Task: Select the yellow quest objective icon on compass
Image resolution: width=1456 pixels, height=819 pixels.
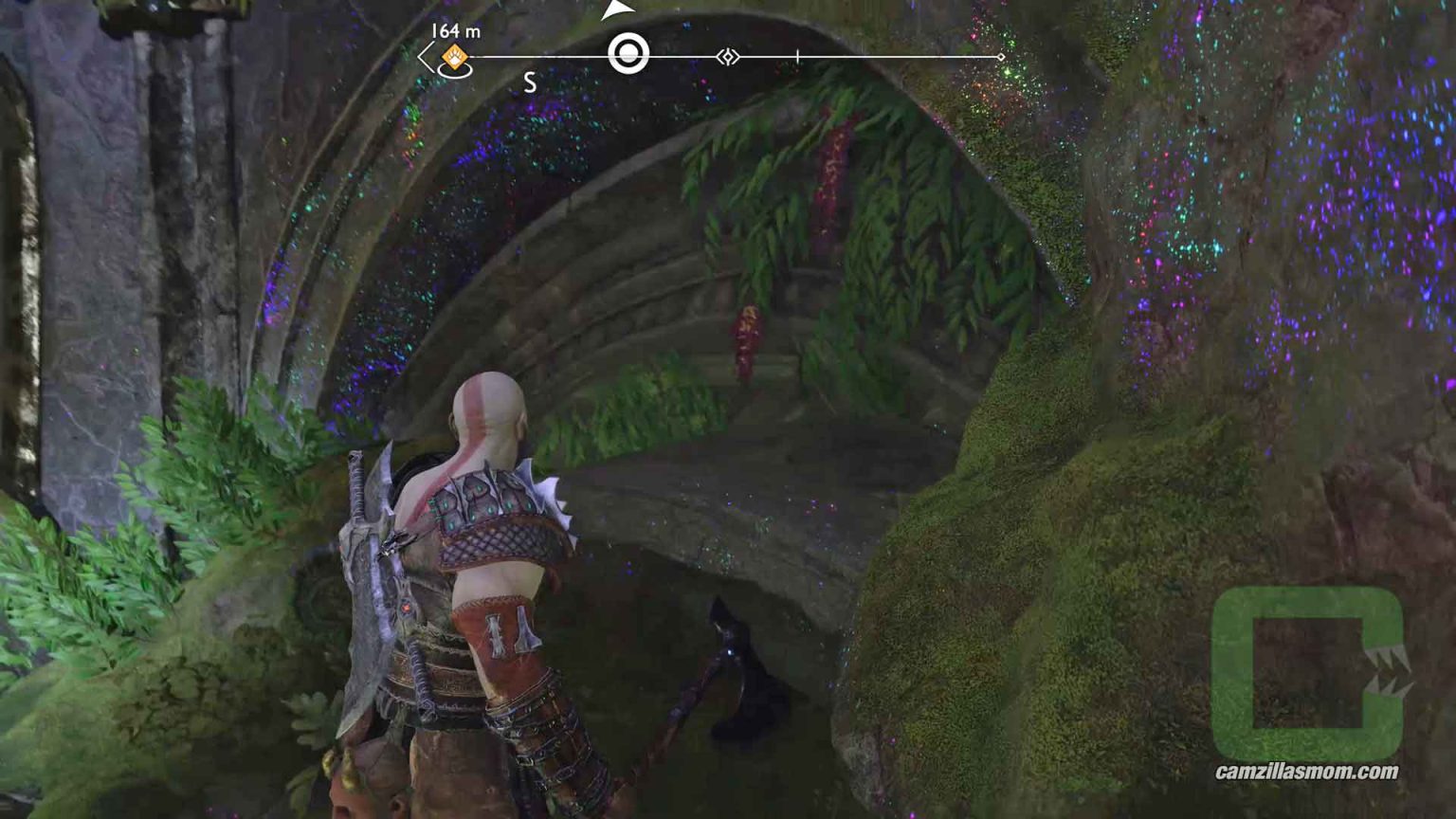Action: 455,54
